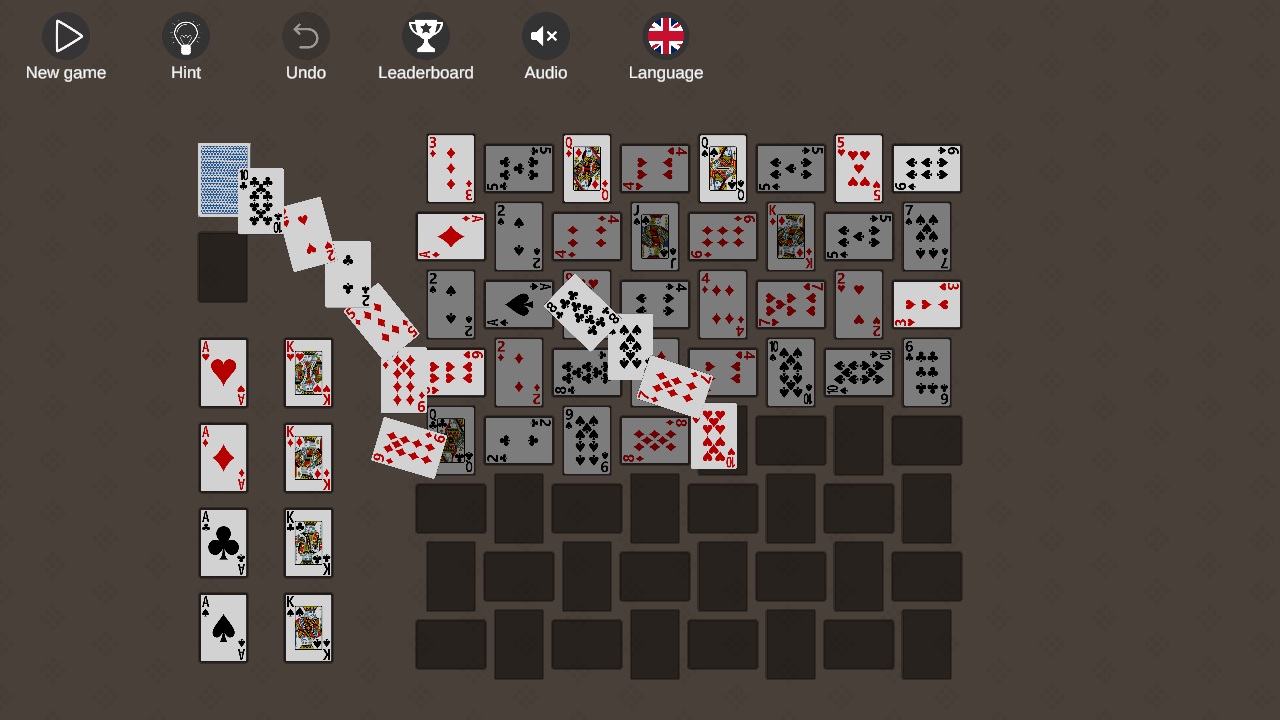Request a hint using the lightbulb icon
The width and height of the screenshot is (1280, 720).
(x=186, y=37)
